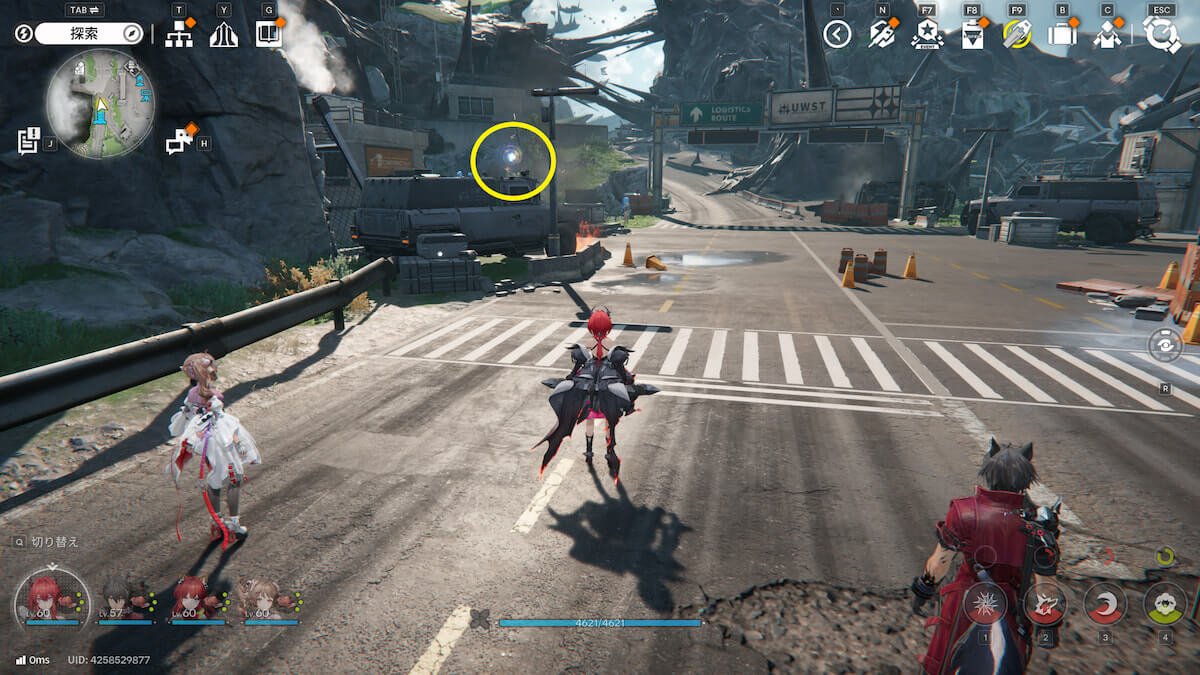Activate the green-ringed character skill in slot 4
This screenshot has height=675, width=1200.
(1165, 603)
